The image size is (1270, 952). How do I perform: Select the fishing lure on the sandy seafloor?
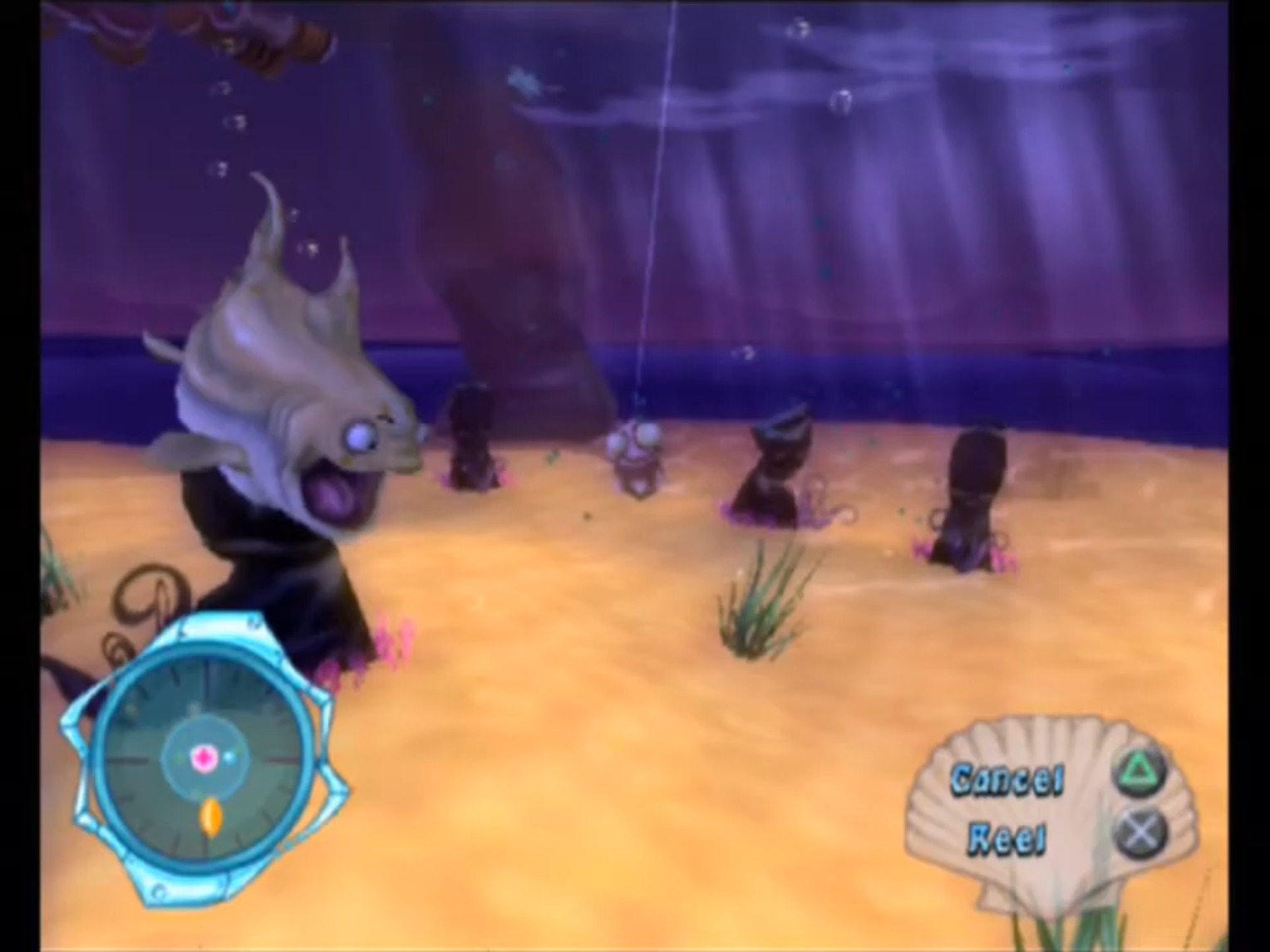pyautogui.click(x=637, y=457)
